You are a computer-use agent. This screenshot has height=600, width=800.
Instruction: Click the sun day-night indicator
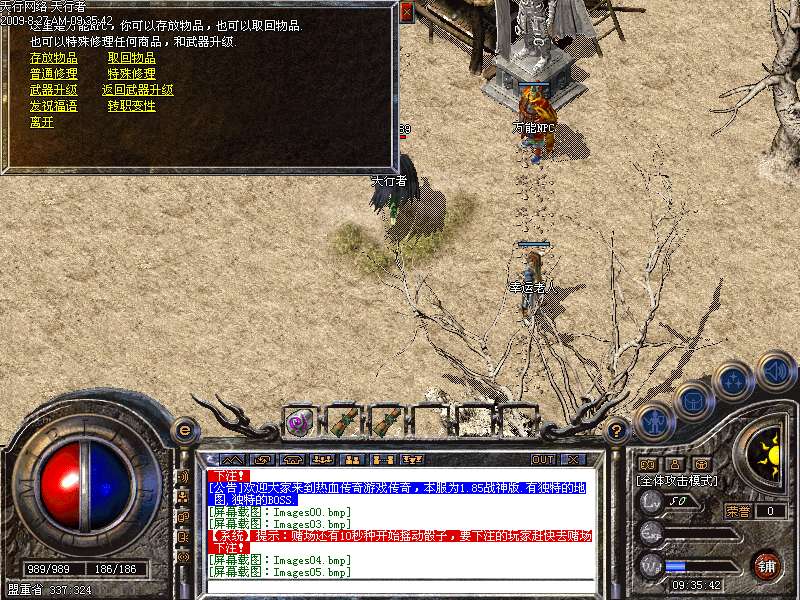point(769,452)
